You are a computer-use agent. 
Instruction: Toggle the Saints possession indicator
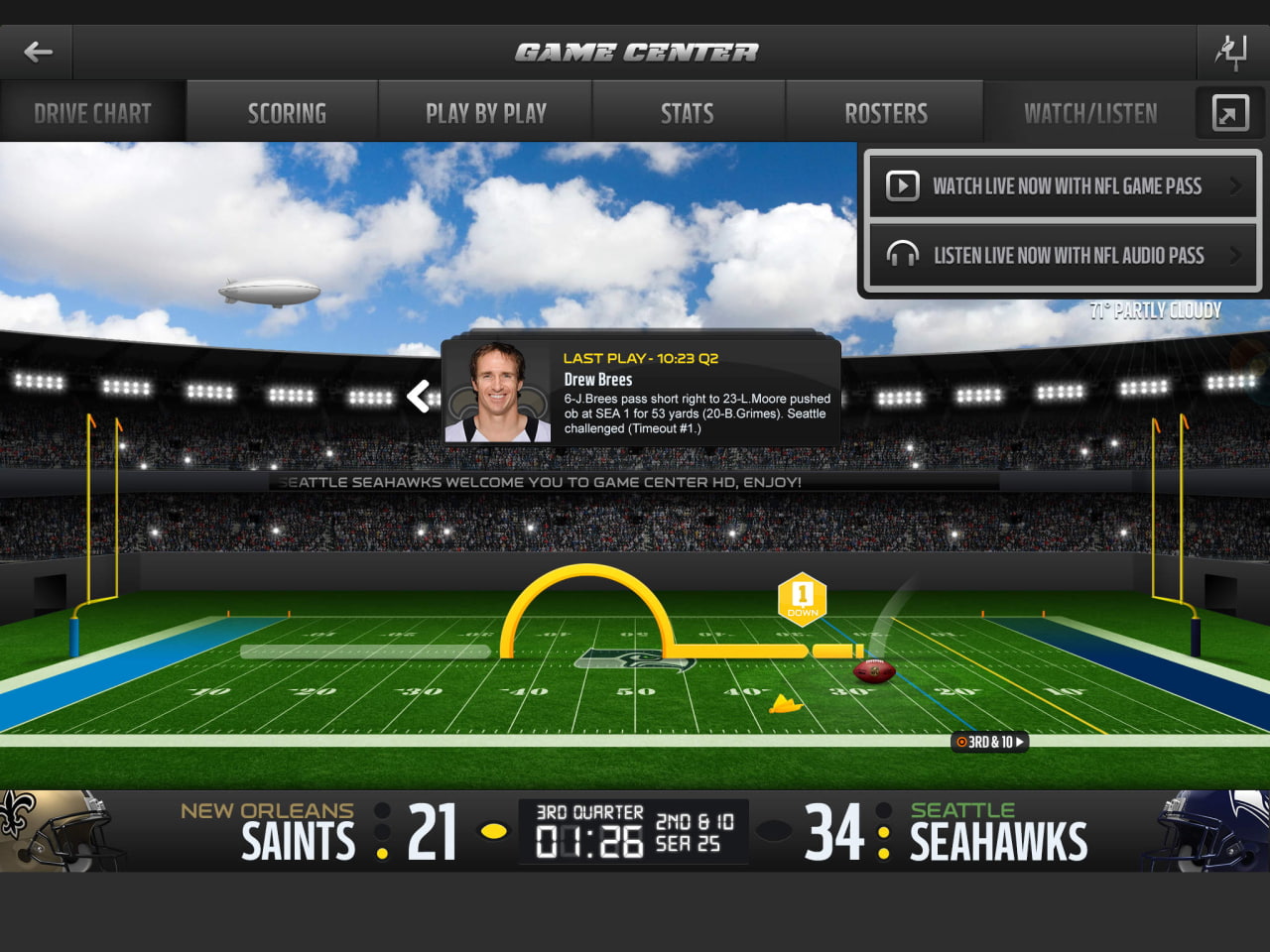point(494,831)
